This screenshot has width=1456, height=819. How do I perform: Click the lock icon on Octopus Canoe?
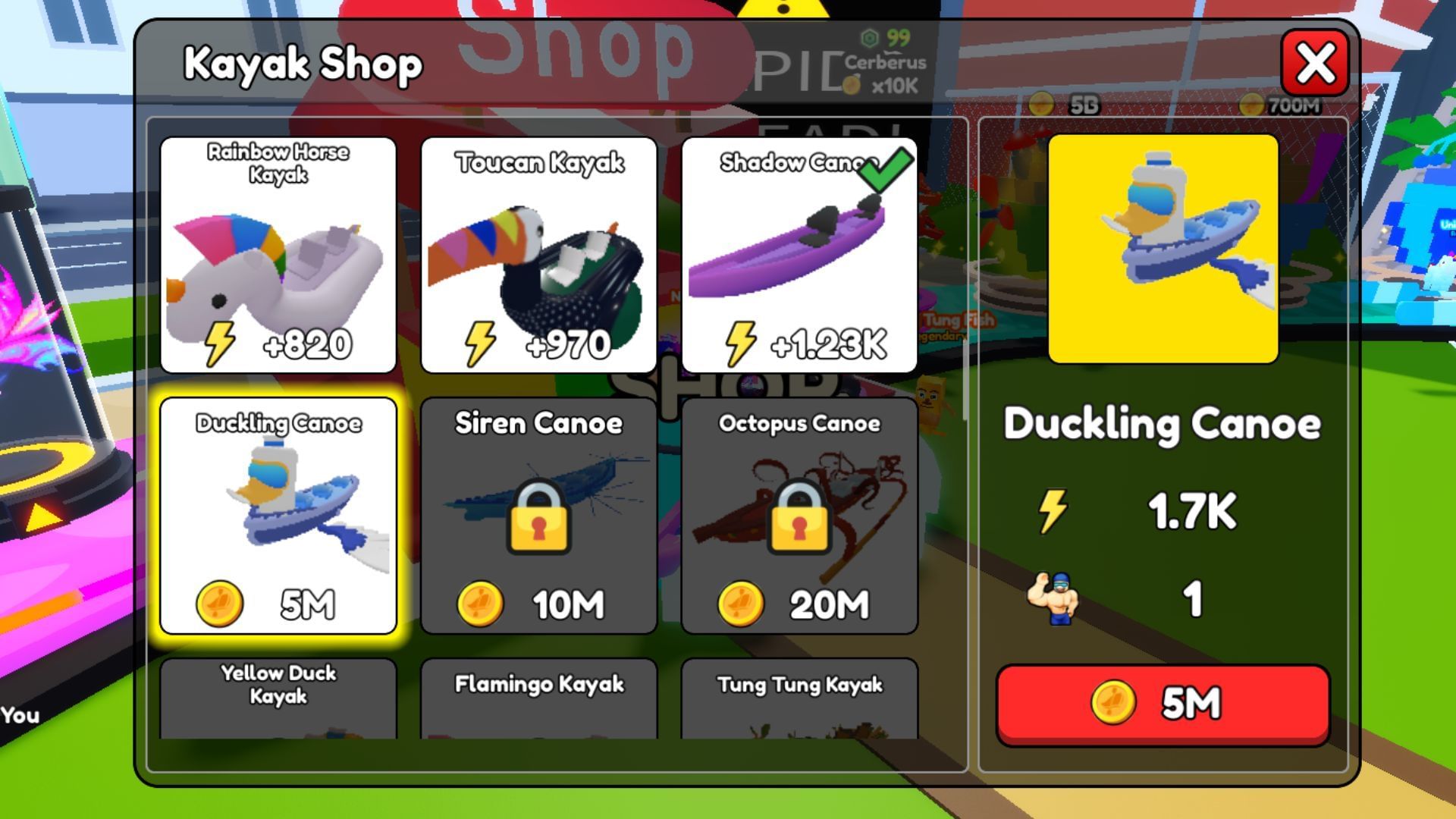(x=800, y=516)
